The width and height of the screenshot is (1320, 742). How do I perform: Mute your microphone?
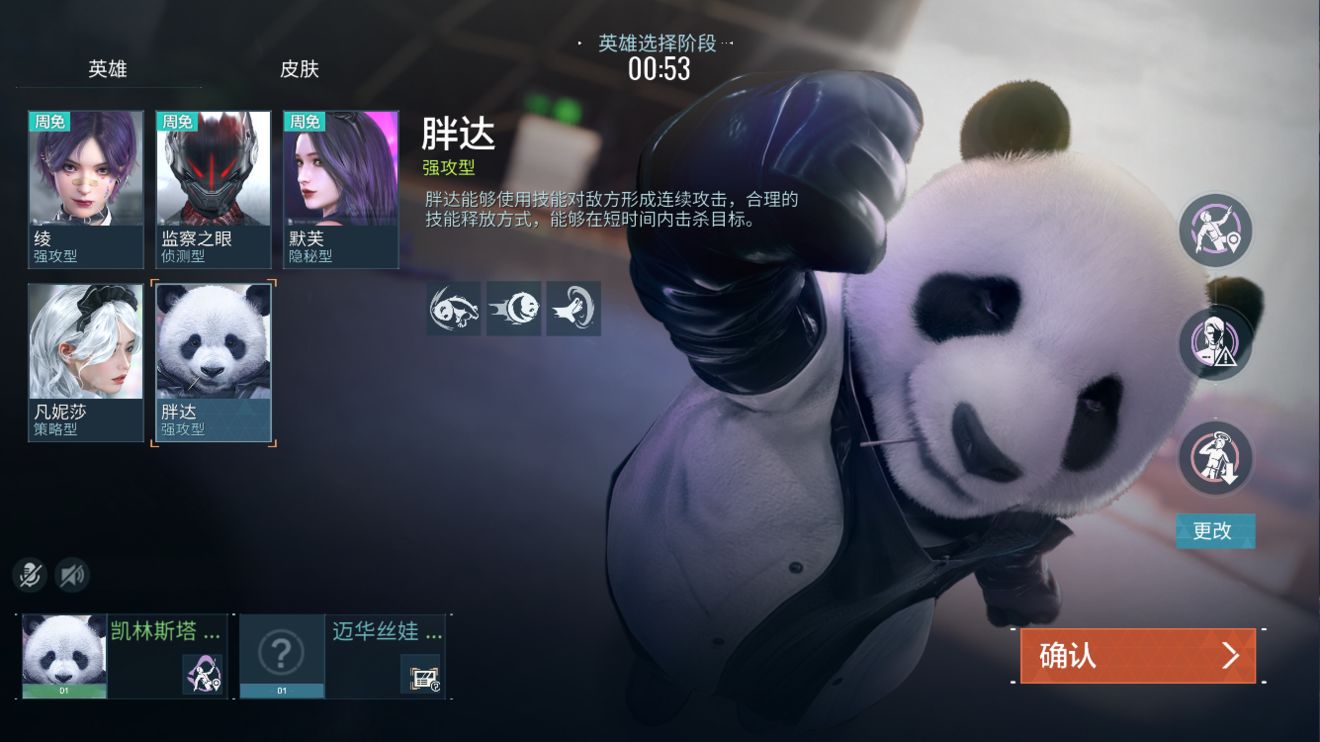point(29,575)
